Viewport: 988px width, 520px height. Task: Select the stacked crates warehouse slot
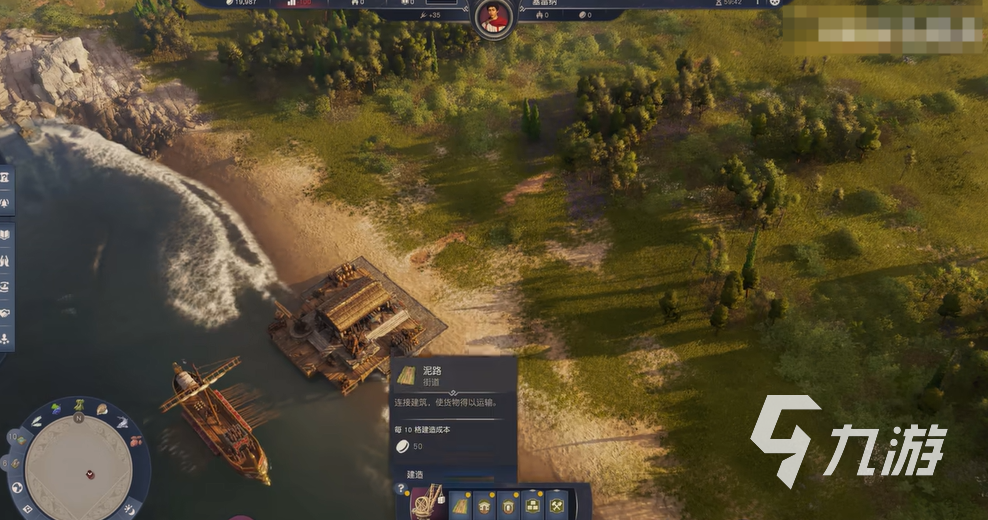533,504
